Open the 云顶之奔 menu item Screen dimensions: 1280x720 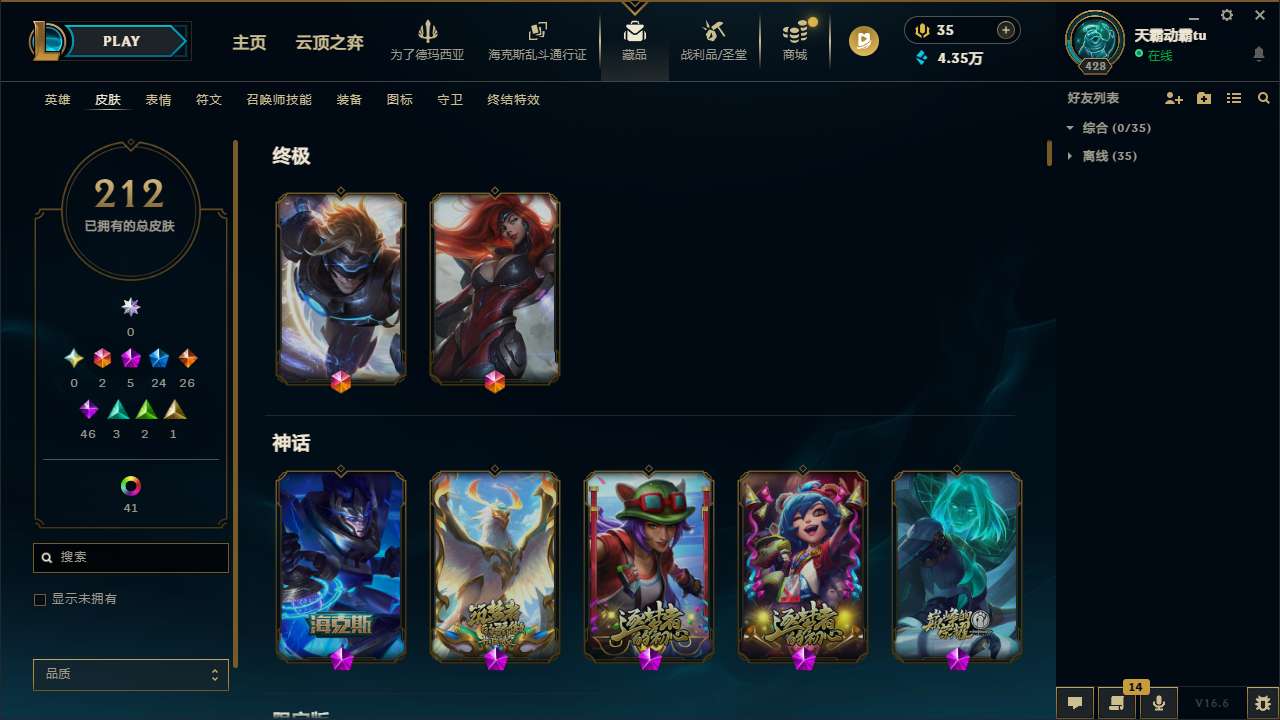331,43
